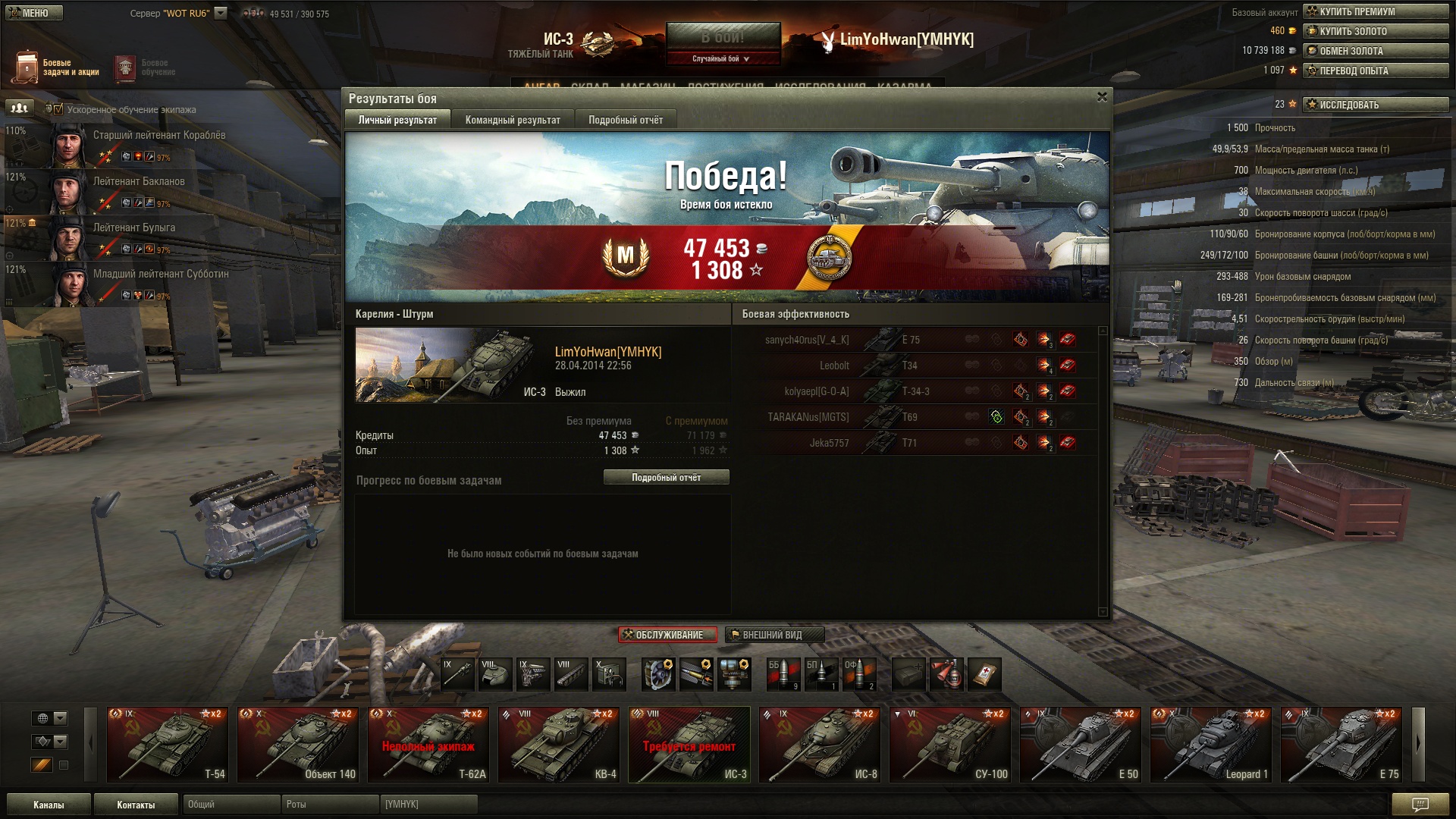Click the Исследовать research button
Viewport: 1456px width, 819px height.
click(x=1375, y=105)
